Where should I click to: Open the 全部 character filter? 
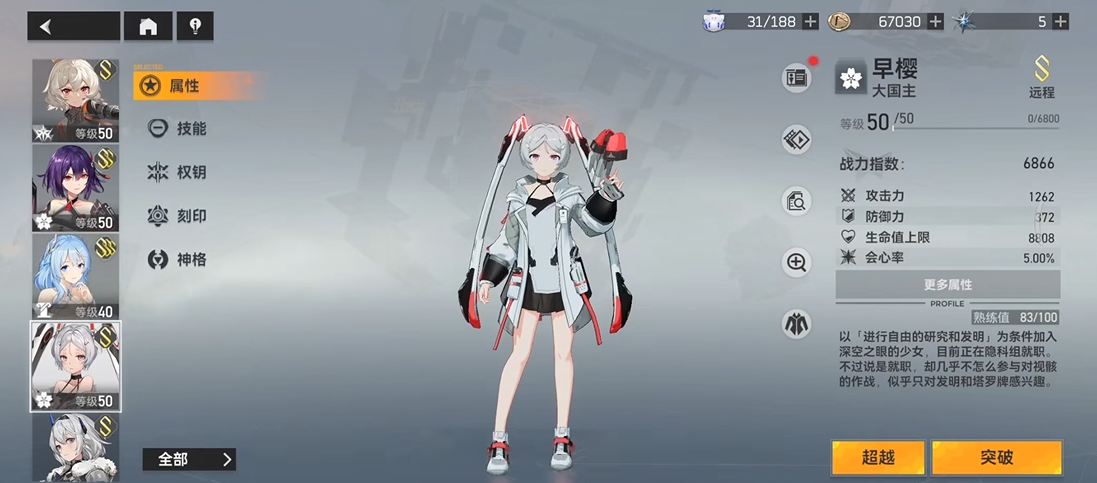(189, 460)
